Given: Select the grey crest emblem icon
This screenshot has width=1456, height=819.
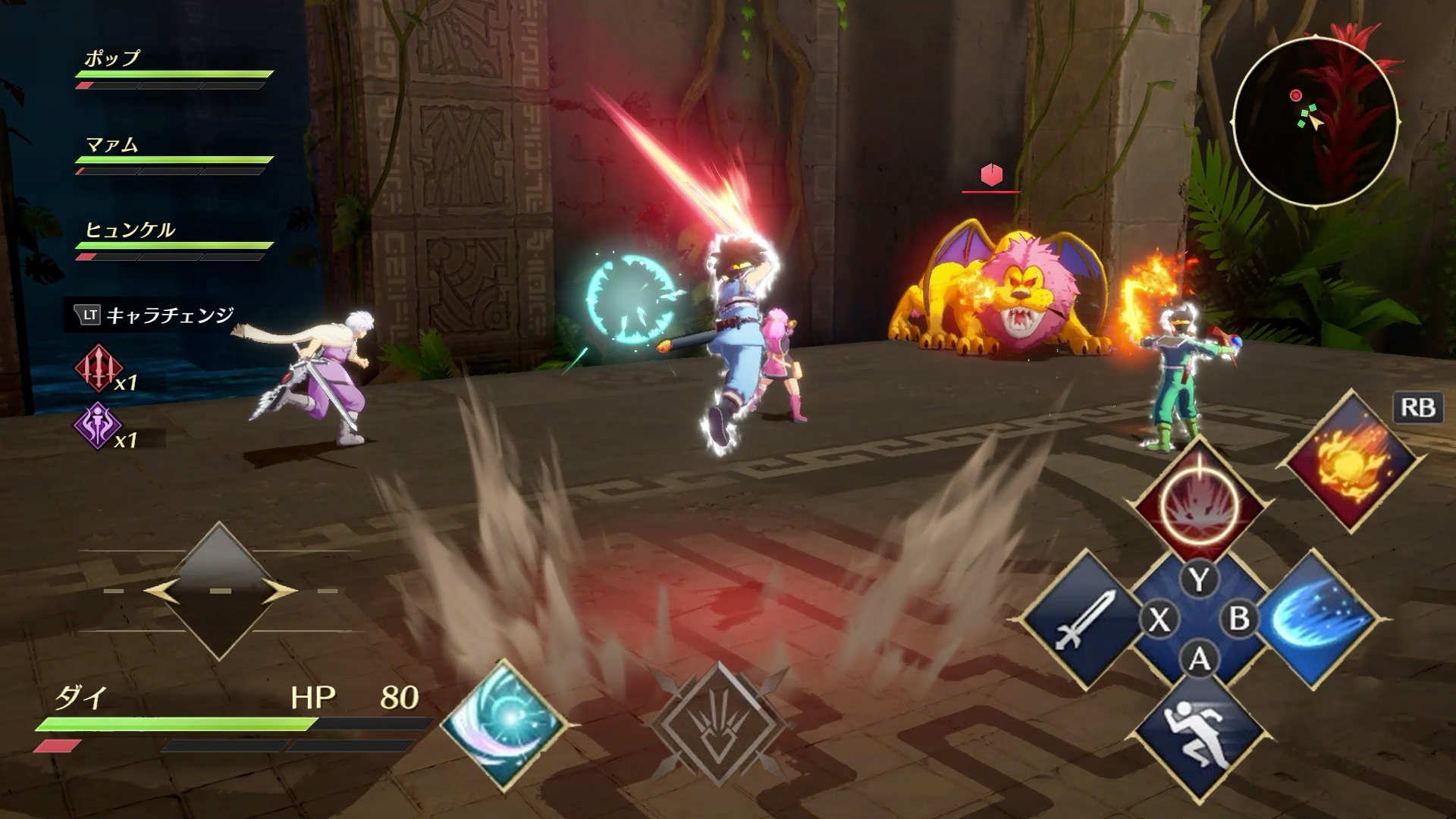Looking at the screenshot, I should 717,726.
